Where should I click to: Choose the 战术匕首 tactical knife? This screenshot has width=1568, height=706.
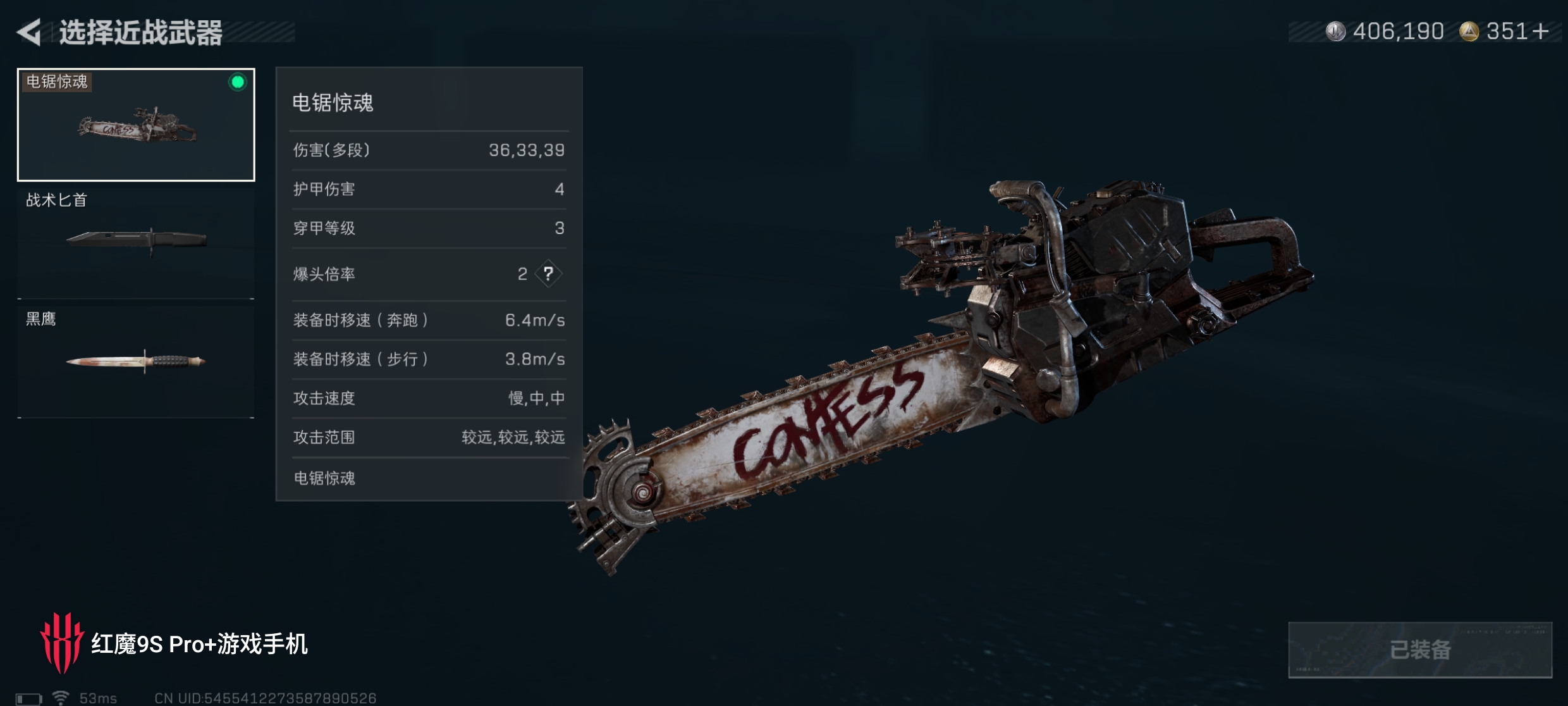click(136, 242)
